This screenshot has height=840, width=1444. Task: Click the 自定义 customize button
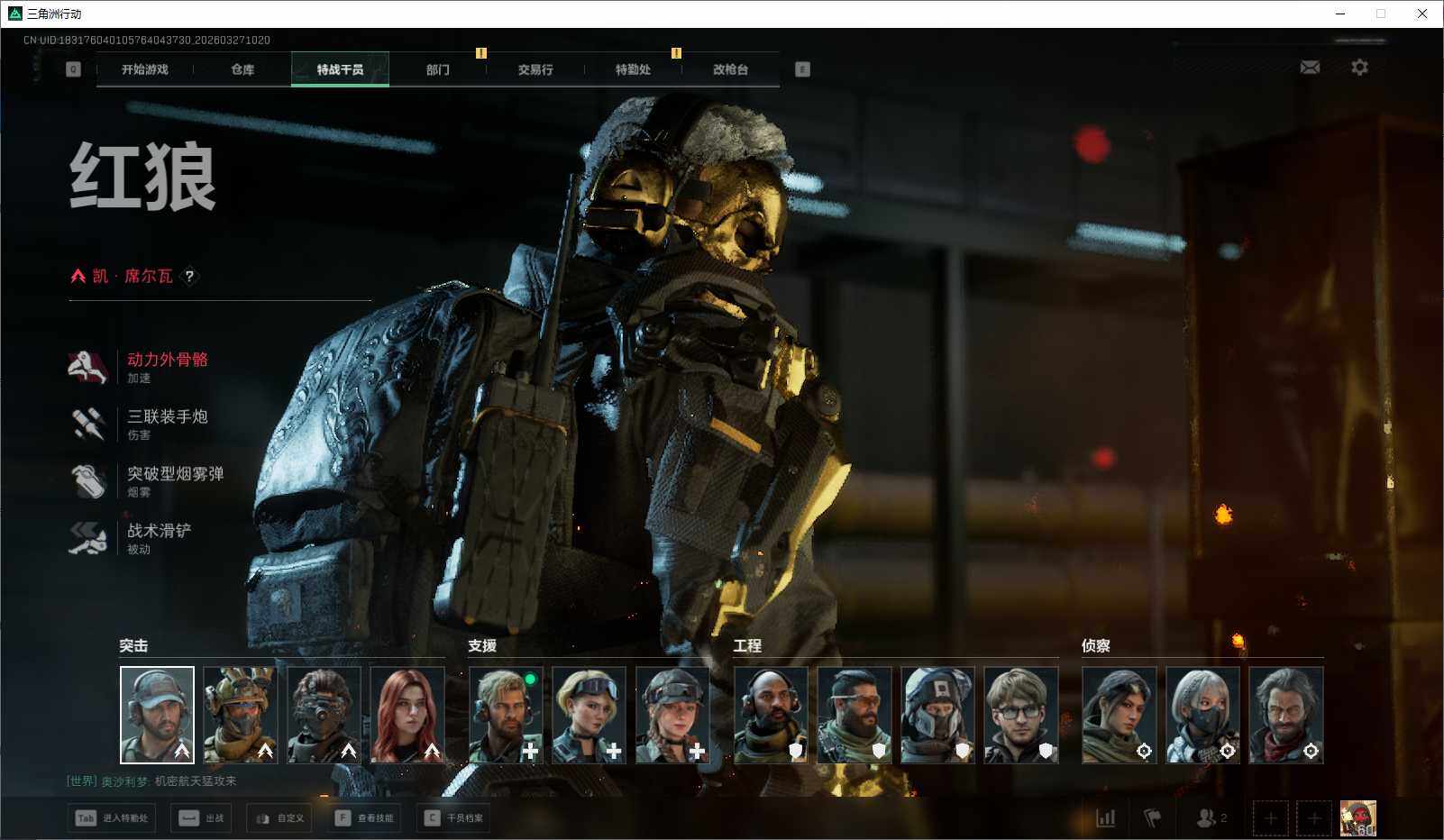click(279, 818)
